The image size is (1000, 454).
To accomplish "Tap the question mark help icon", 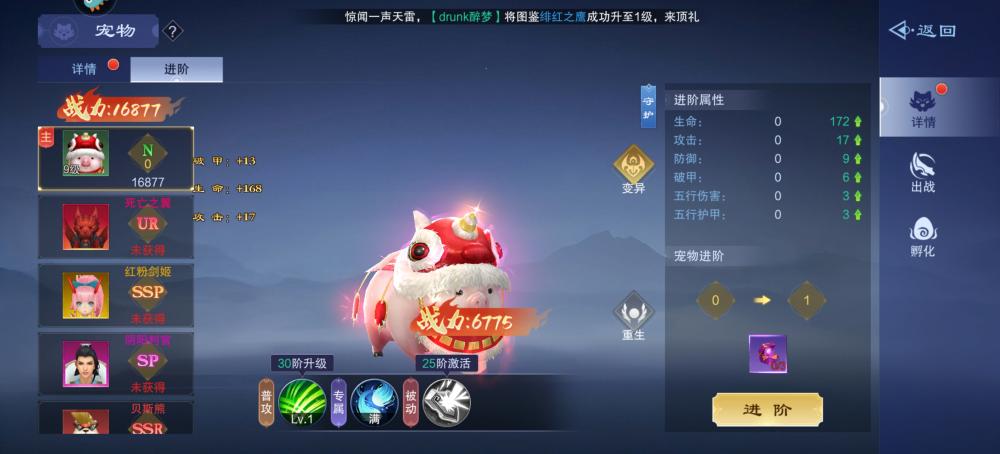I will pos(173,32).
